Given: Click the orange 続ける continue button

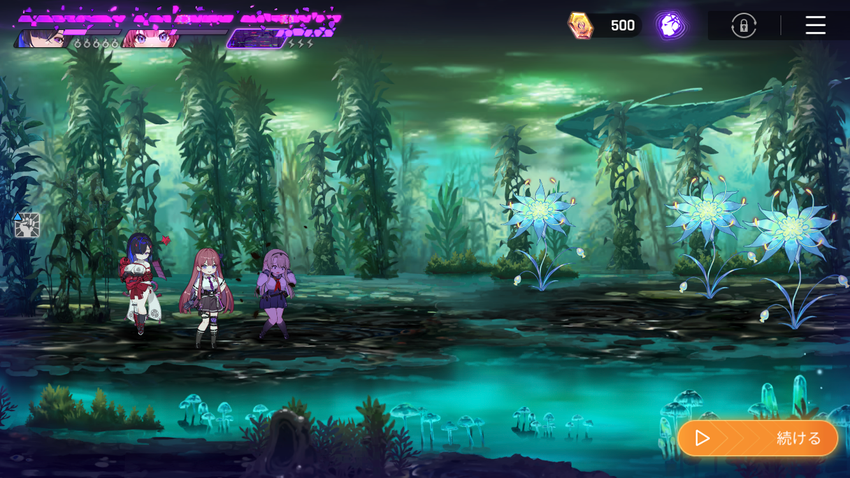Looking at the screenshot, I should pos(757,438).
